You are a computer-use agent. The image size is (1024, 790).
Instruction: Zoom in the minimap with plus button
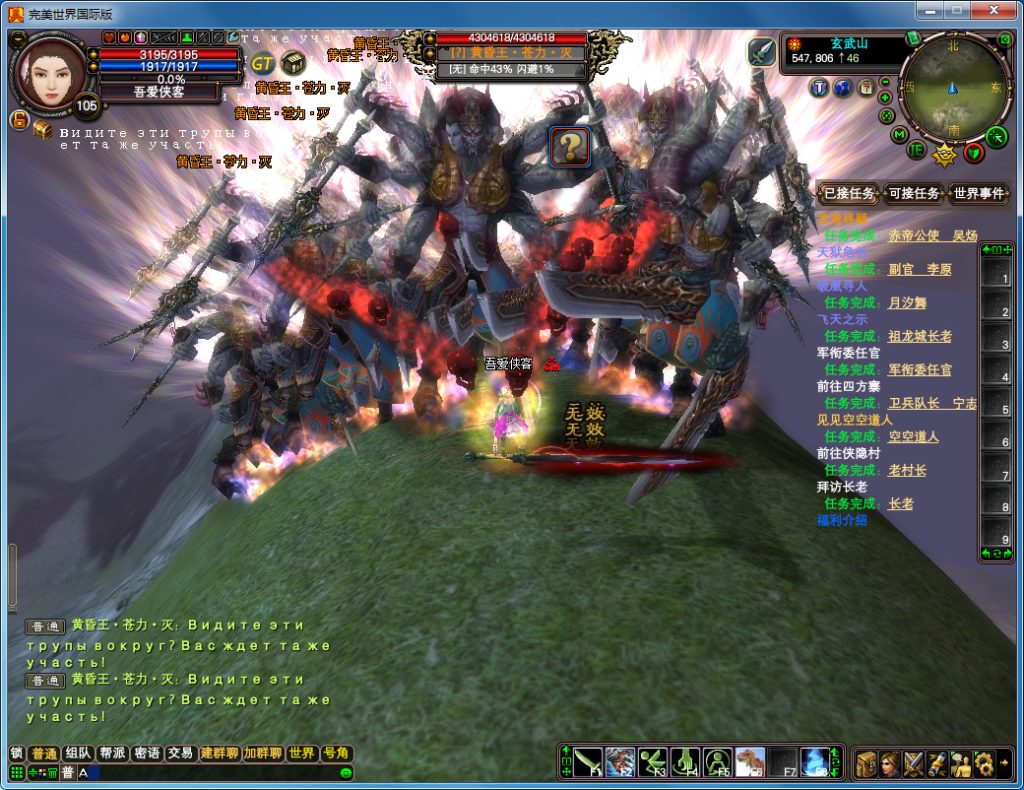(x=887, y=98)
